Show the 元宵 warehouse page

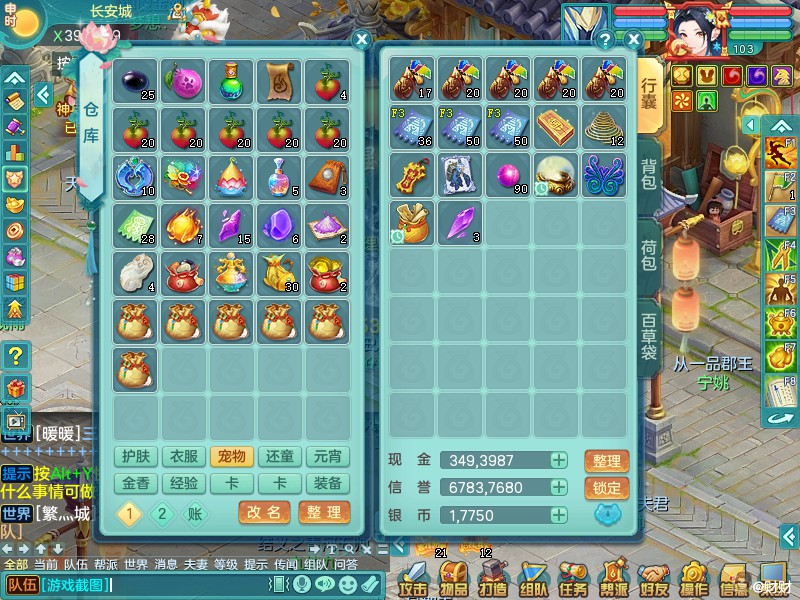tap(327, 457)
